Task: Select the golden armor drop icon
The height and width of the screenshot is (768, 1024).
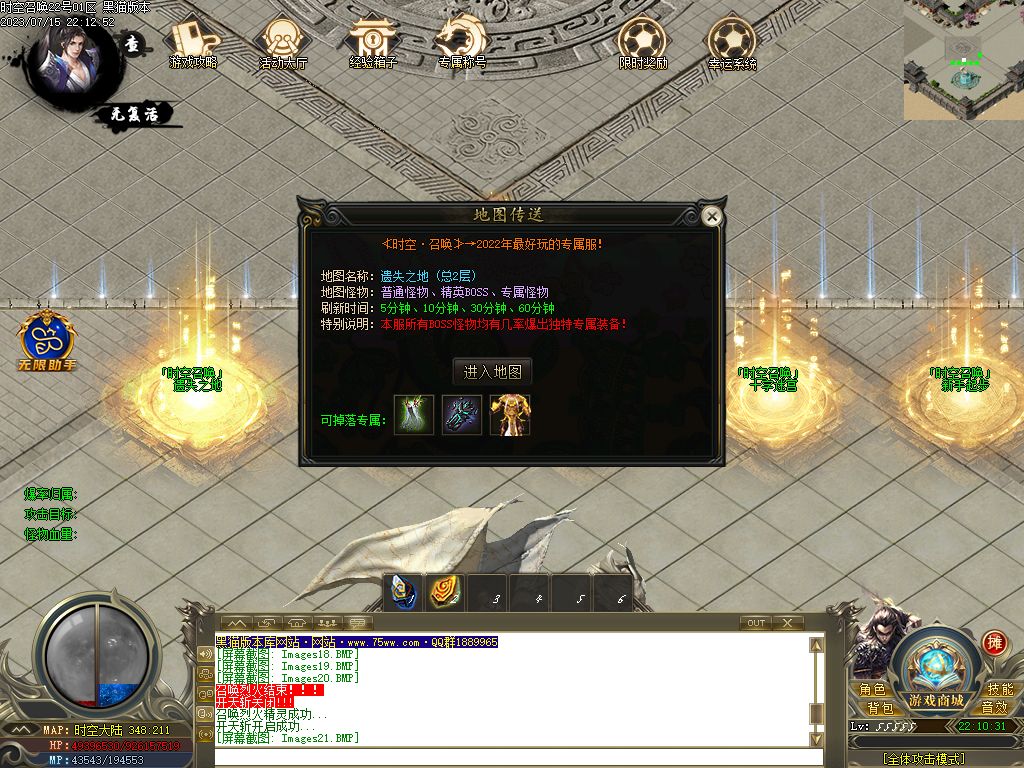Action: coord(510,415)
